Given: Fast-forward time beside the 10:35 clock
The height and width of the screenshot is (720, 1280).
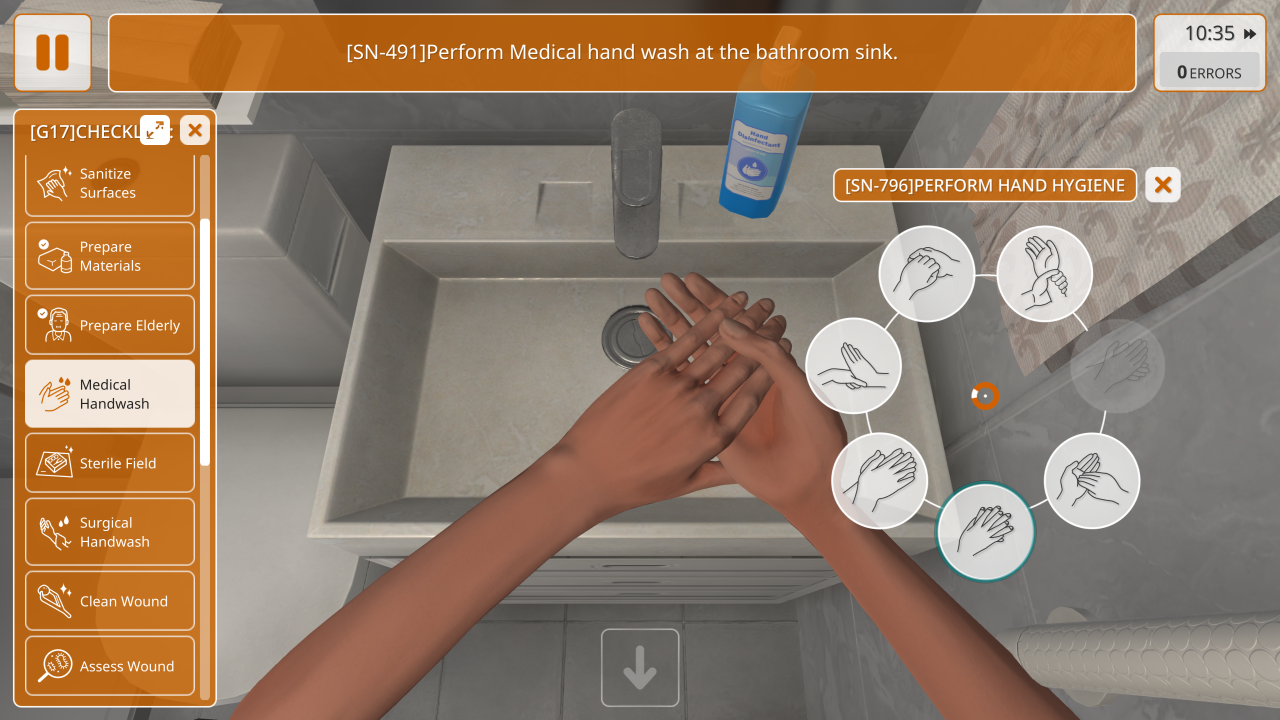Looking at the screenshot, I should [1250, 34].
